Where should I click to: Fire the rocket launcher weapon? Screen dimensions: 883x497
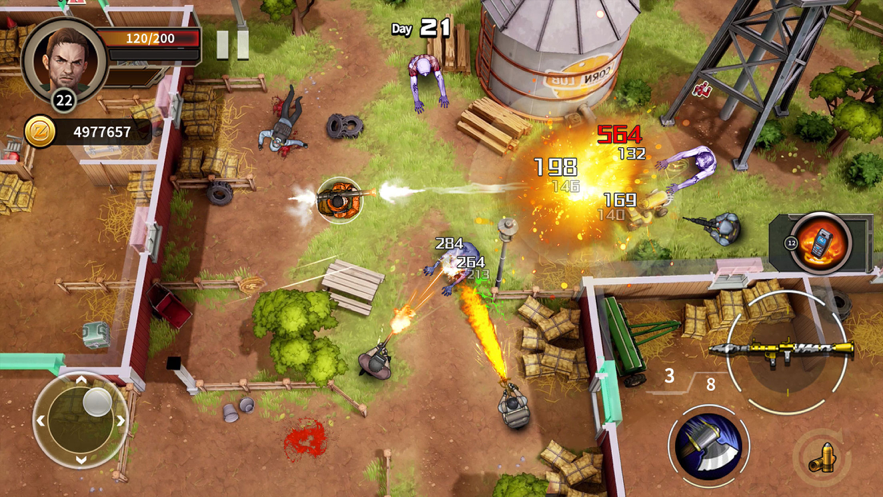point(782,350)
